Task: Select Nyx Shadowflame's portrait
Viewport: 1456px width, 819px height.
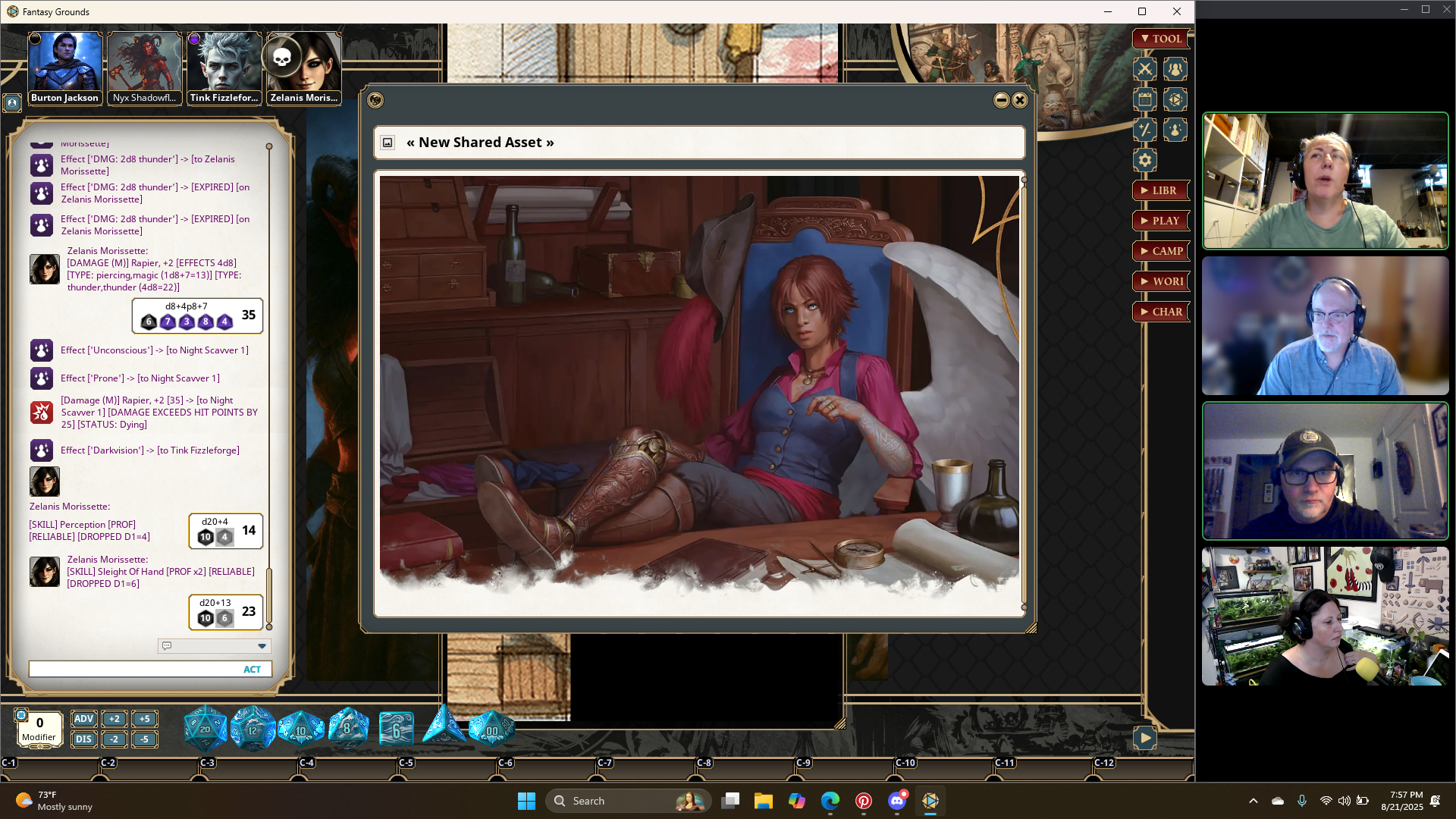Action: click(x=145, y=68)
